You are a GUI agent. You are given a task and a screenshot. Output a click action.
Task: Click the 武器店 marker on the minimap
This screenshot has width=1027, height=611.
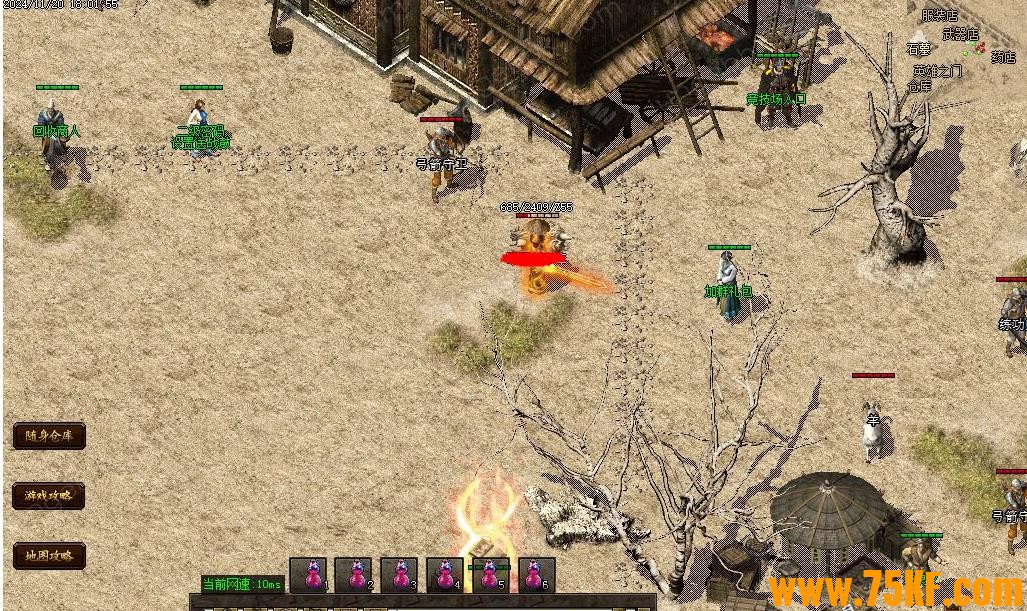point(960,33)
